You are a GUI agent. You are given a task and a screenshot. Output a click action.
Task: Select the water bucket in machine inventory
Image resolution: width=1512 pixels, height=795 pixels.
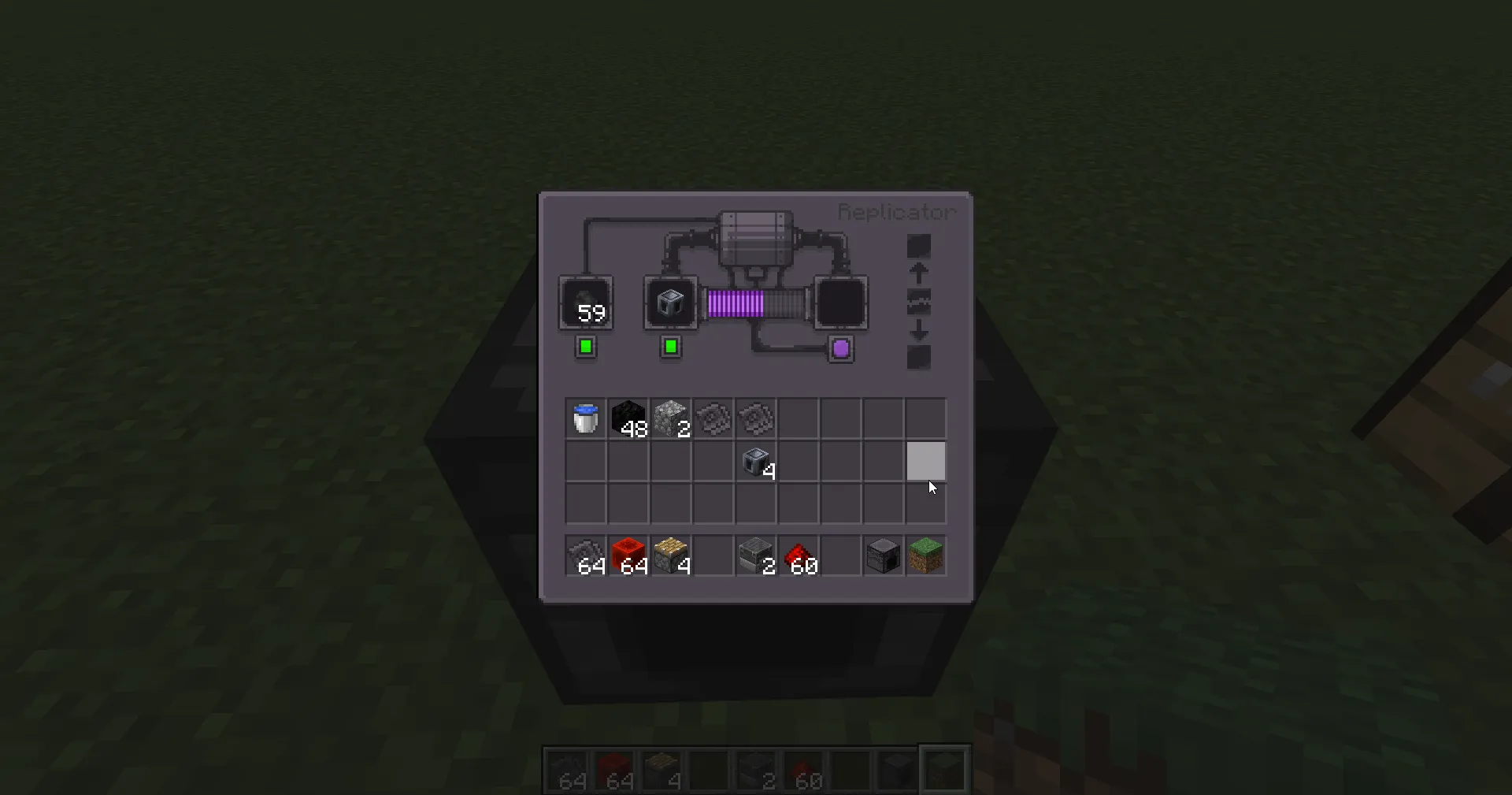coord(585,418)
